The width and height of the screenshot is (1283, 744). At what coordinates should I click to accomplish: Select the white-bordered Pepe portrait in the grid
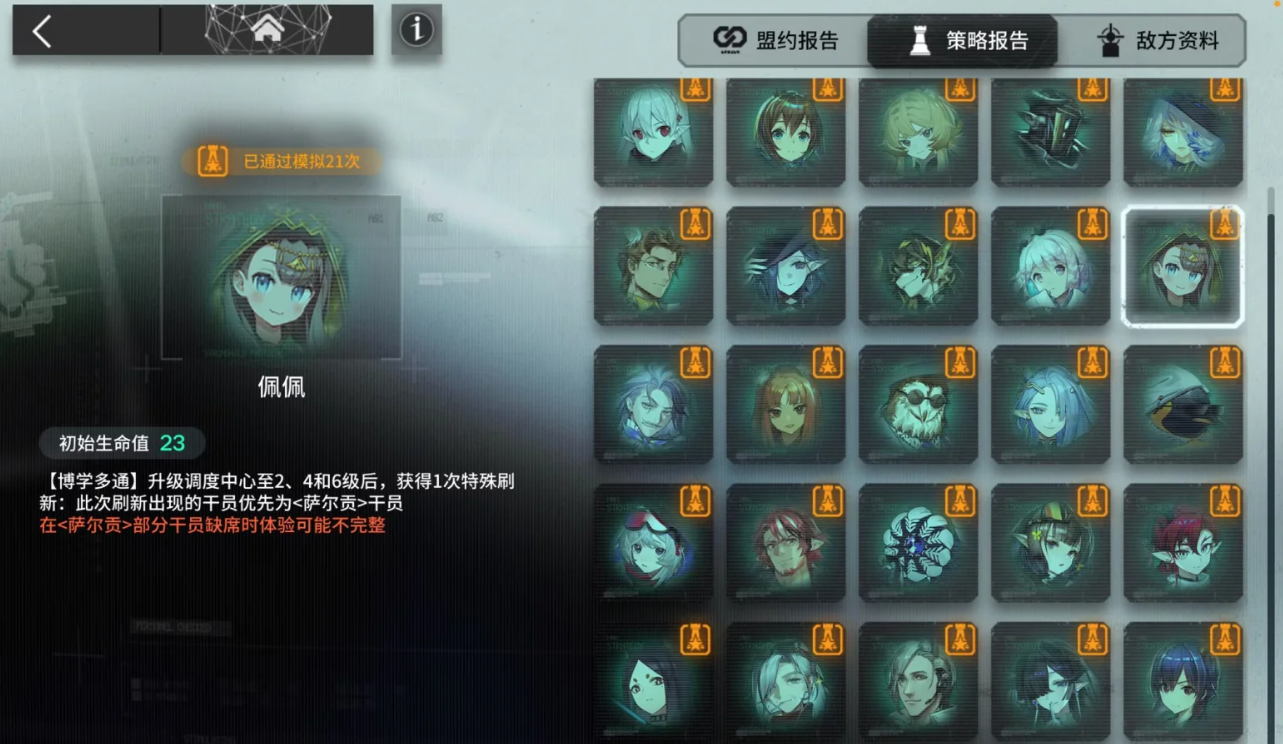click(1183, 266)
